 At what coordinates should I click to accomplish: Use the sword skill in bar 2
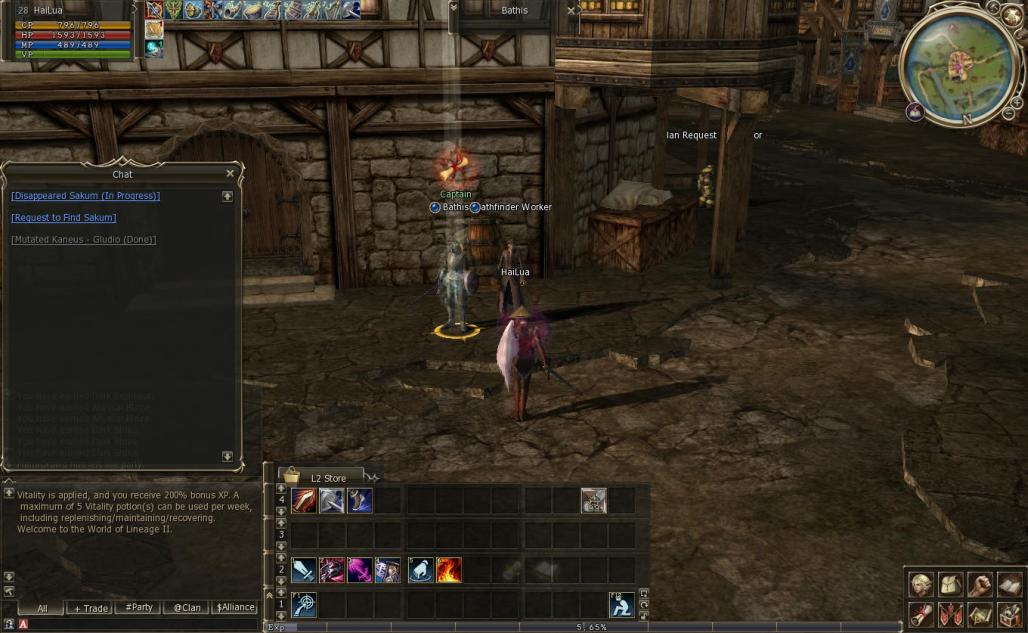click(304, 570)
